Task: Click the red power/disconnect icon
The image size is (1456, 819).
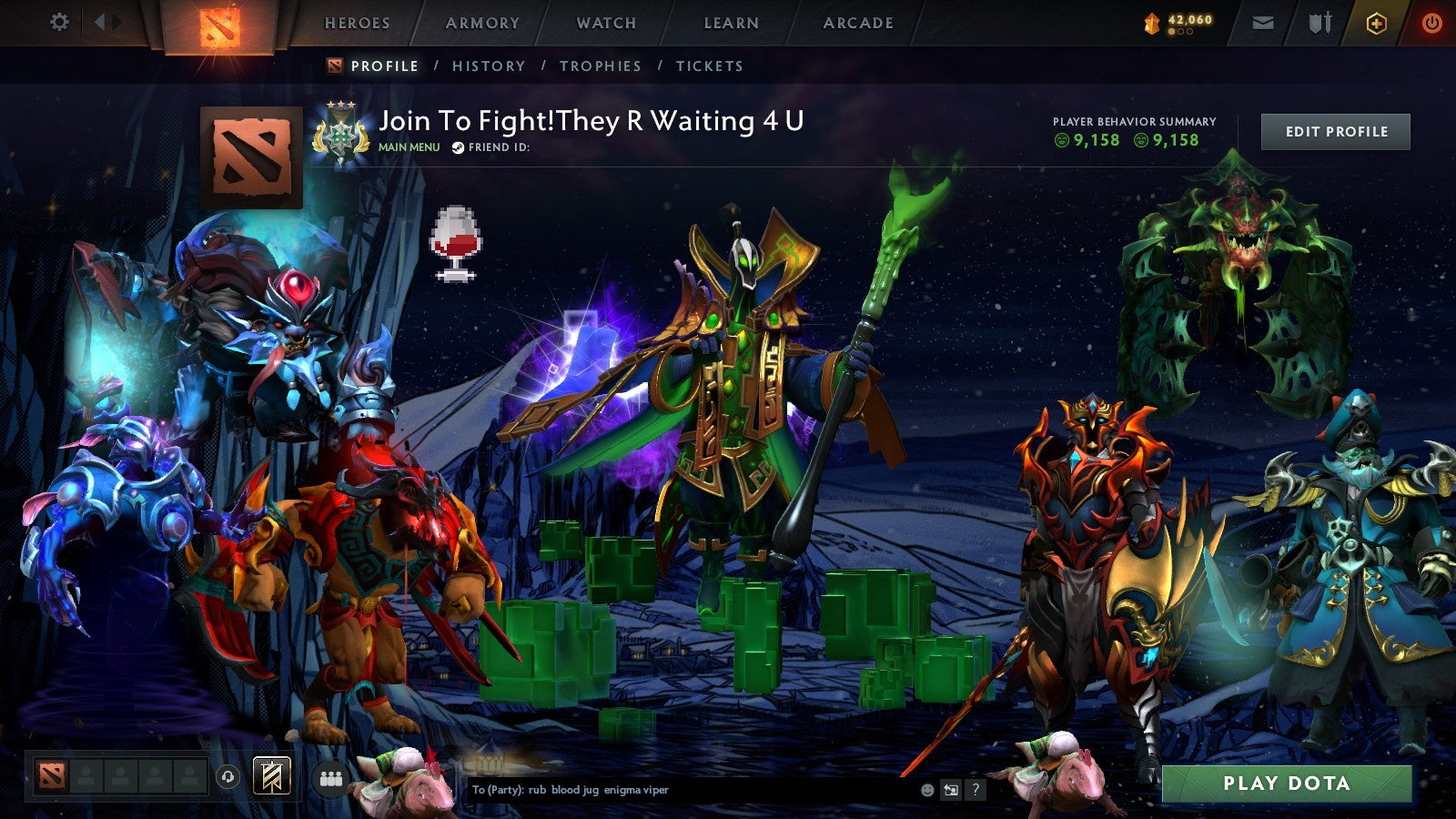Action: [x=1431, y=24]
